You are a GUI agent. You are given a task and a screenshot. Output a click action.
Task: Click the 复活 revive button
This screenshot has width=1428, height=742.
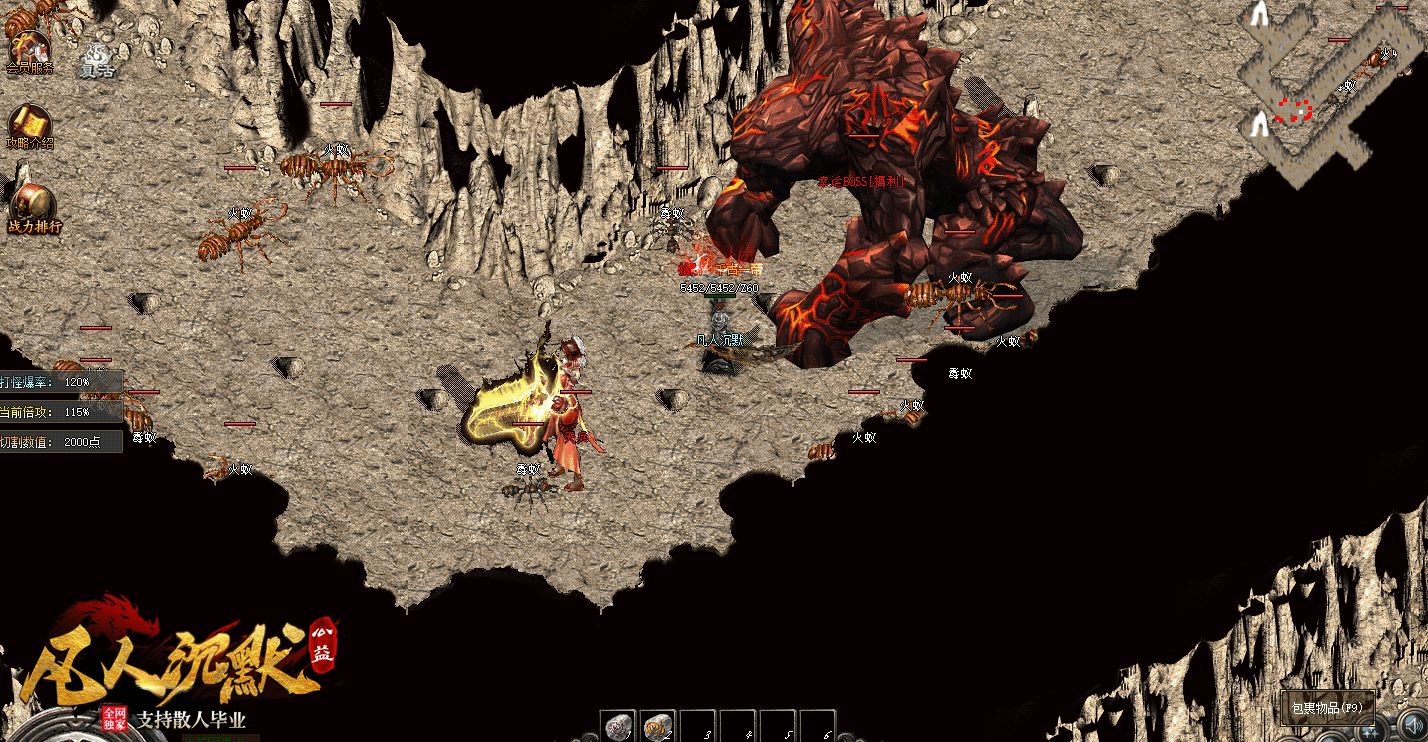(x=97, y=60)
